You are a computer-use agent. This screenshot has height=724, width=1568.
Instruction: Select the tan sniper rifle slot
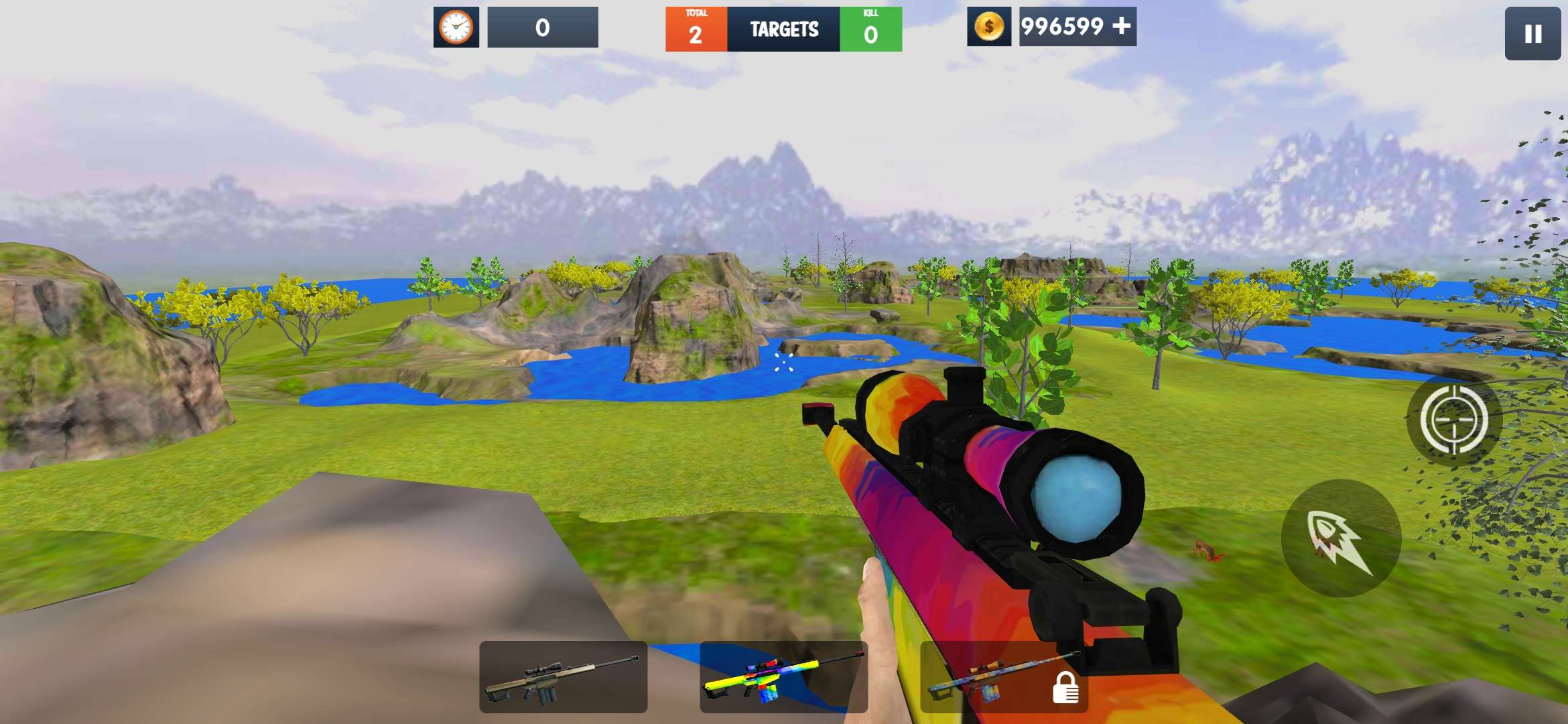pyautogui.click(x=563, y=676)
